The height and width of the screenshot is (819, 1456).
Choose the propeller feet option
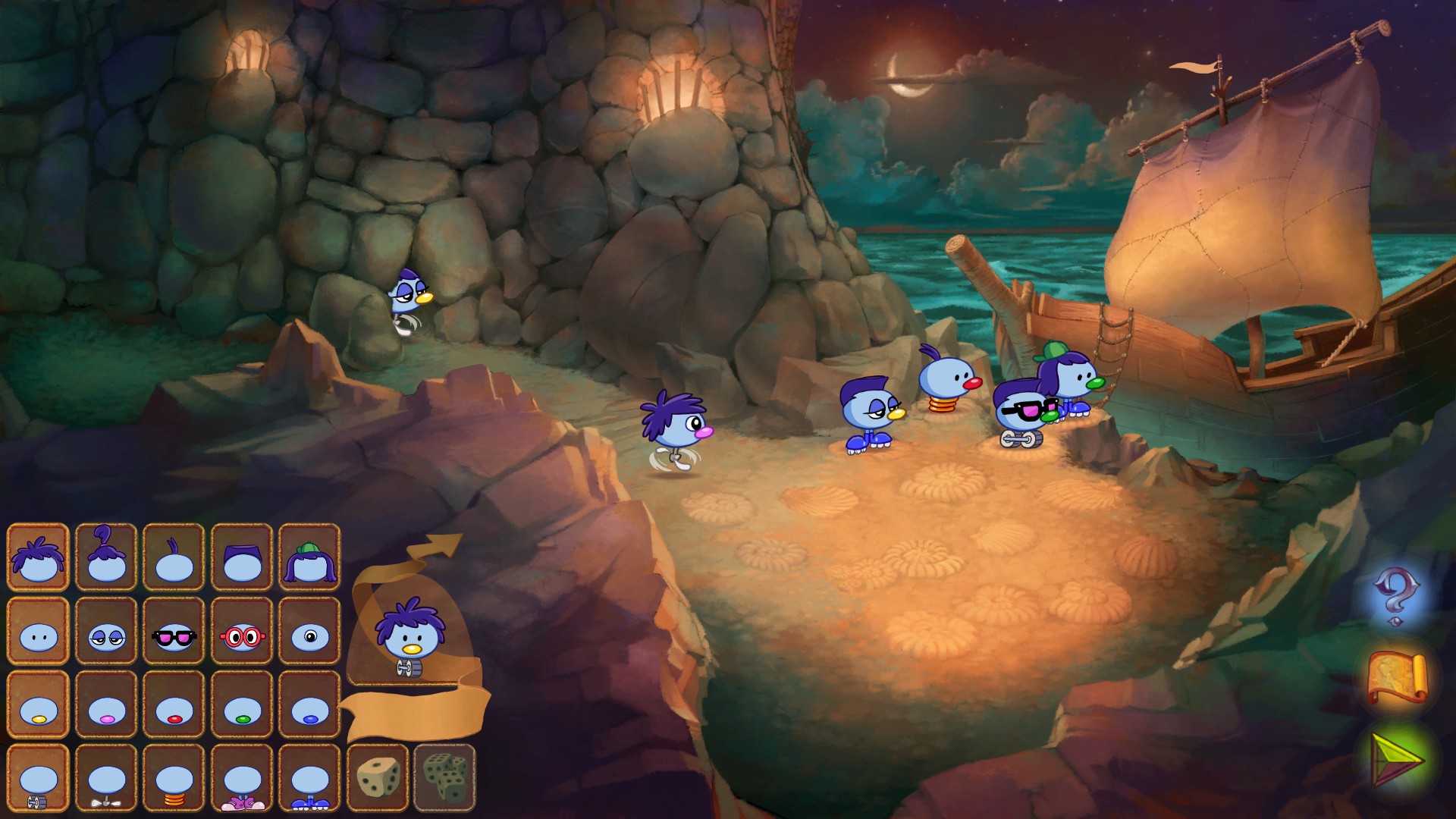(106, 779)
